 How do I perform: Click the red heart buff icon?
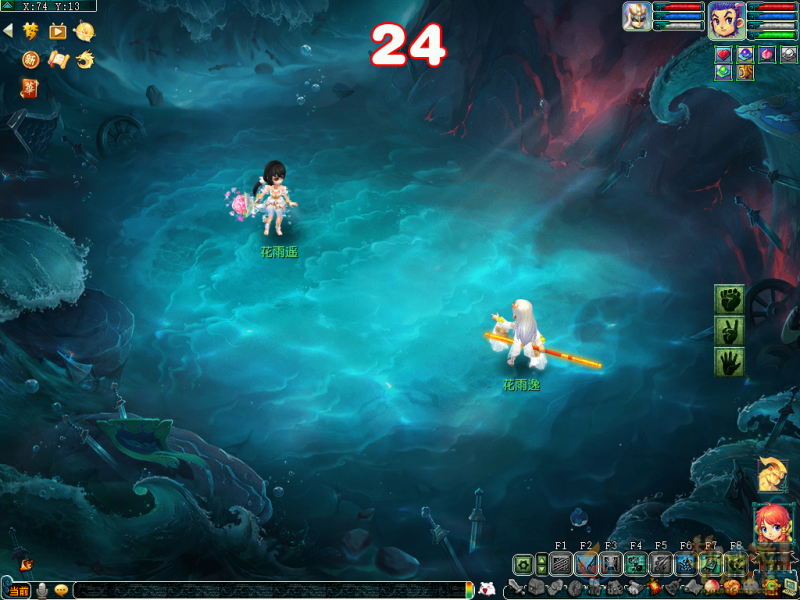[723, 54]
